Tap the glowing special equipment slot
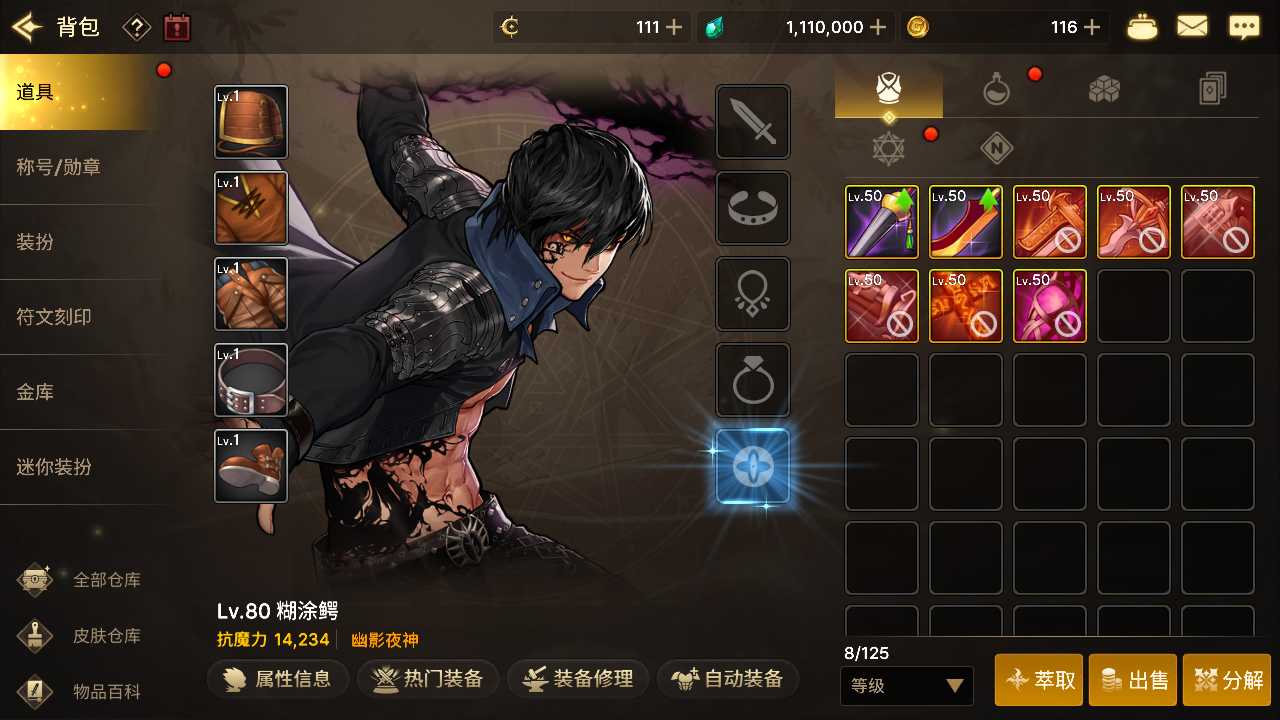The width and height of the screenshot is (1280, 720). pos(752,466)
